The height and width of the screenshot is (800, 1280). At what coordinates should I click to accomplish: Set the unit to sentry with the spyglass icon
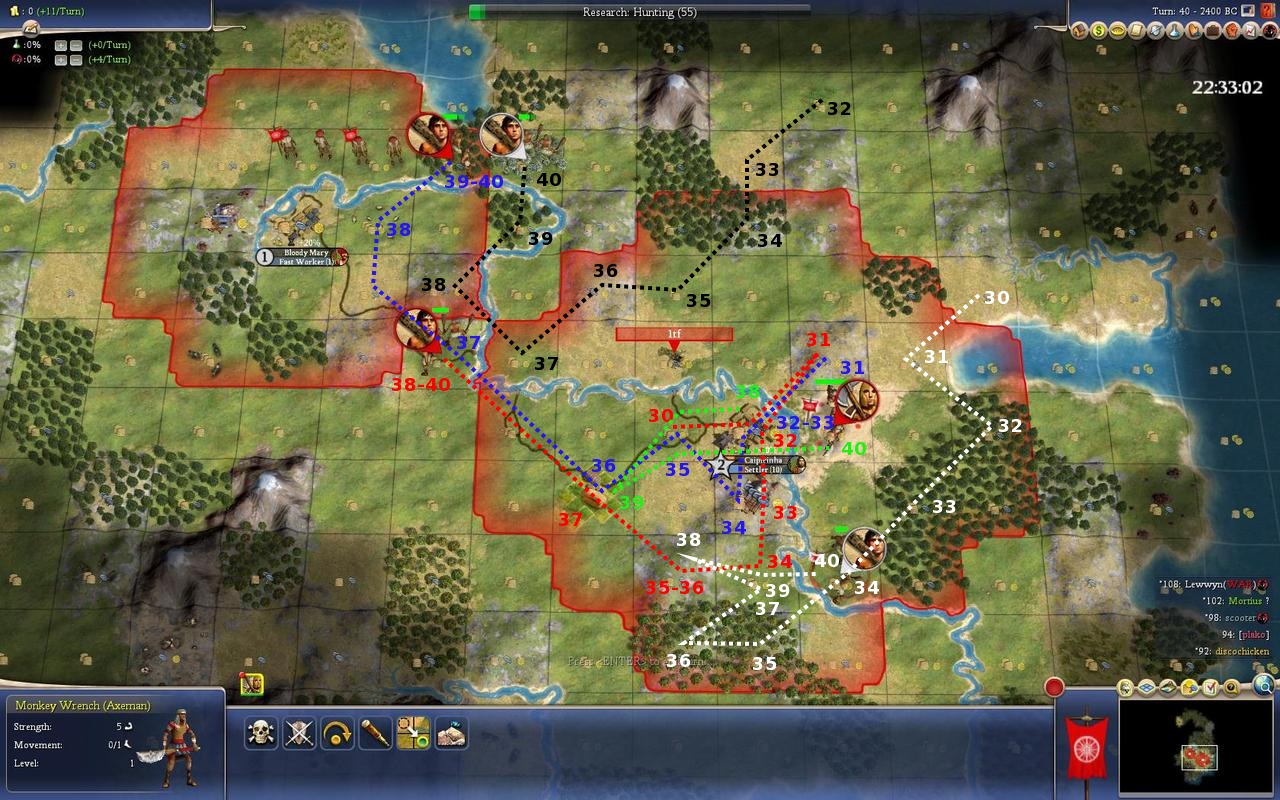coord(375,734)
